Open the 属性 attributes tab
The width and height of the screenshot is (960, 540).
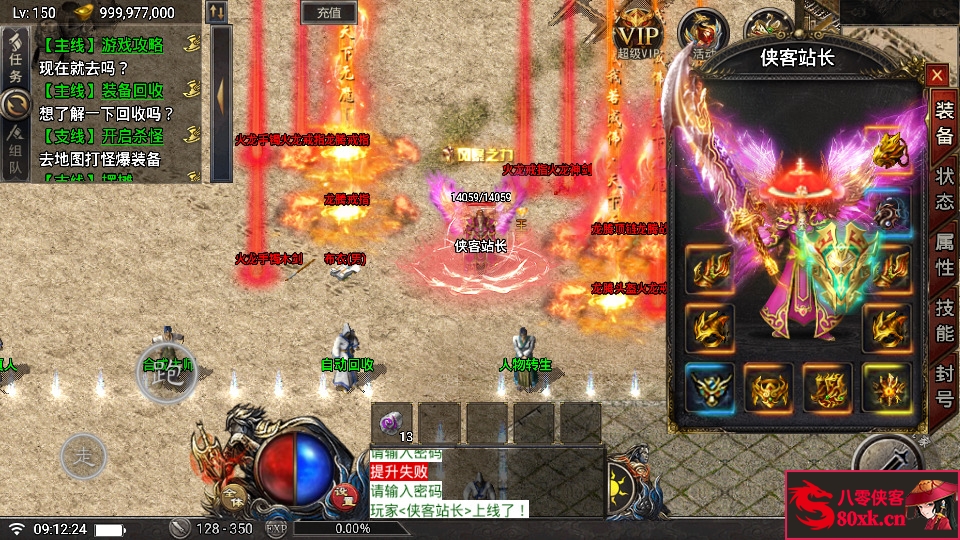943,254
